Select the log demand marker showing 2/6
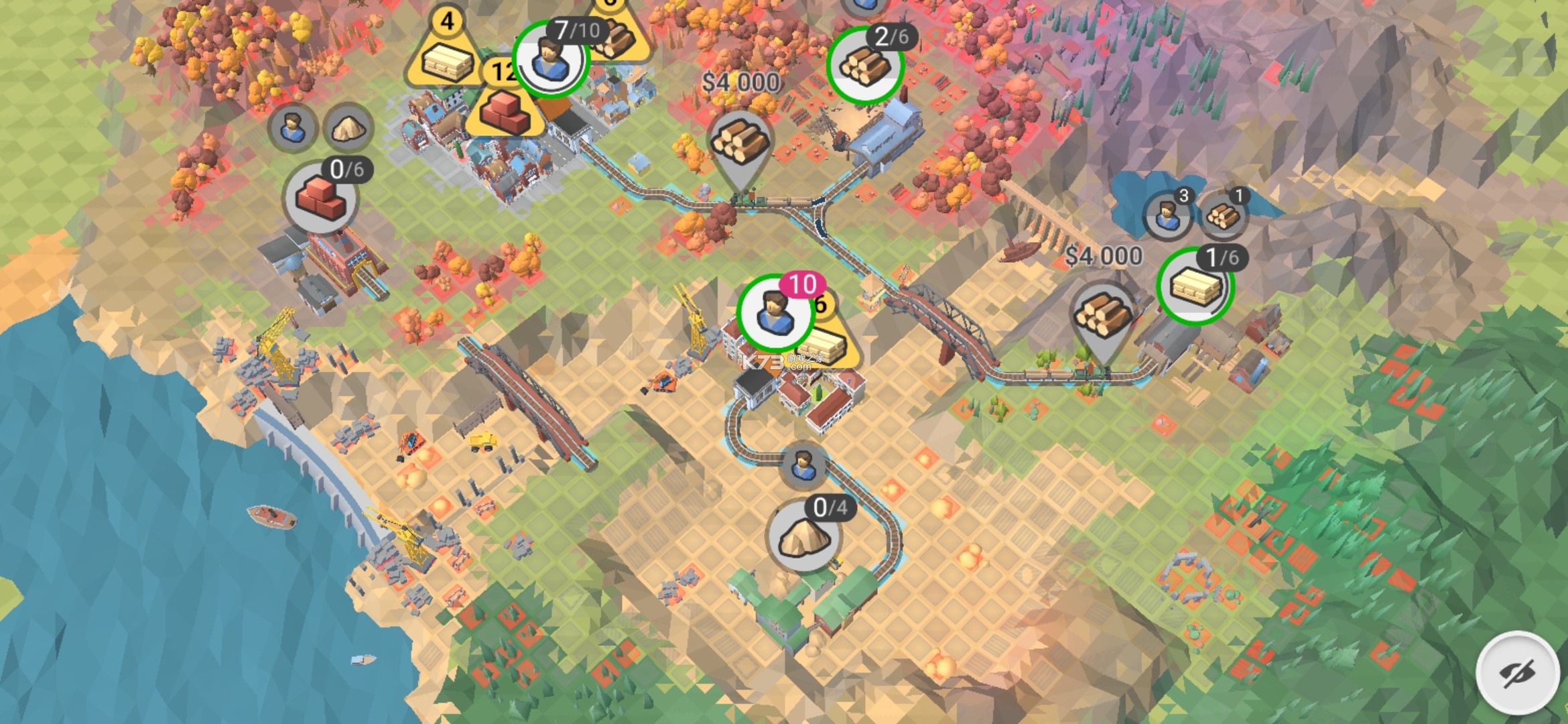Screen dimensions: 1568x724 click(865, 65)
